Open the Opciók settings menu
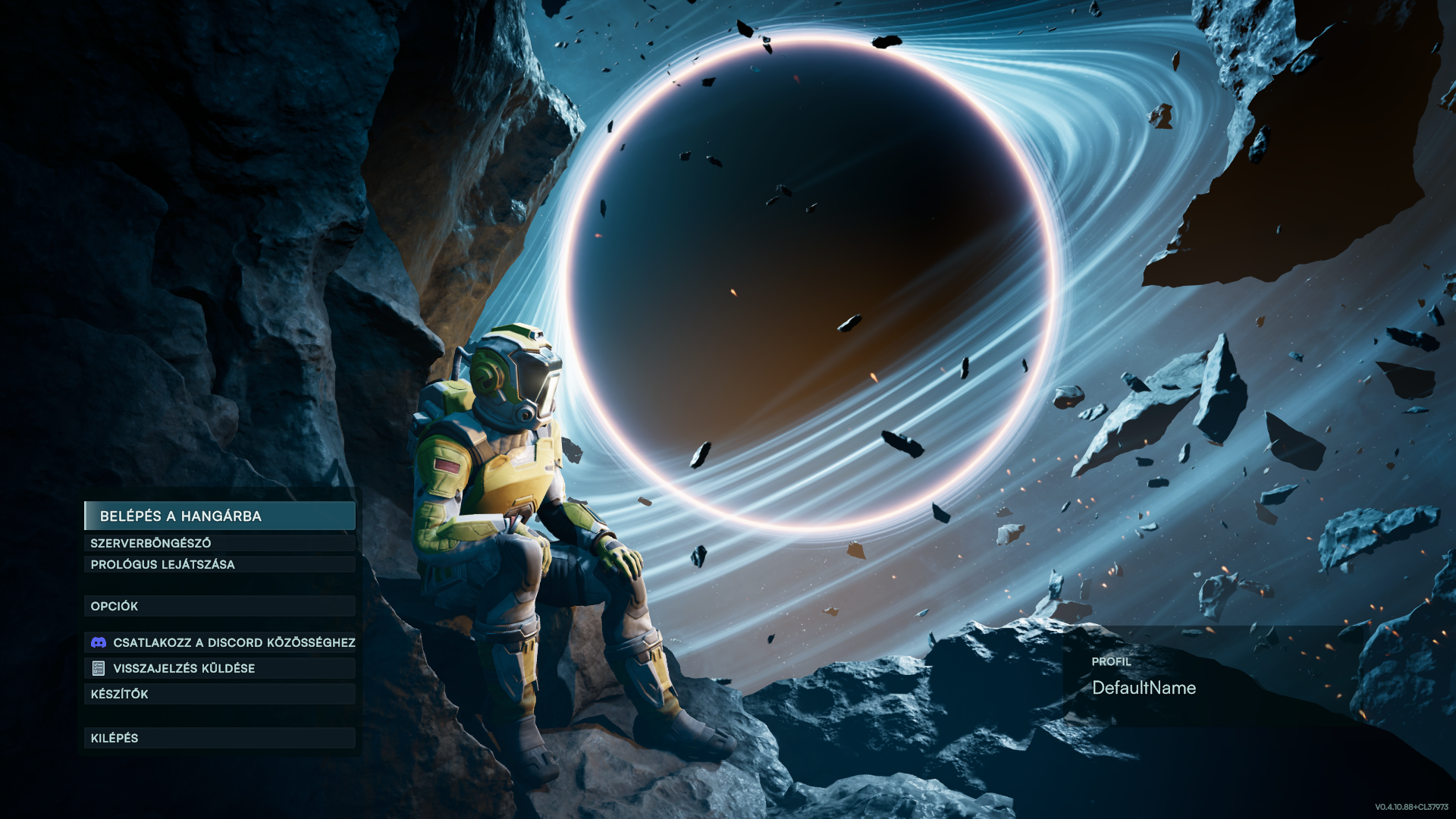The height and width of the screenshot is (819, 1456). click(x=219, y=606)
